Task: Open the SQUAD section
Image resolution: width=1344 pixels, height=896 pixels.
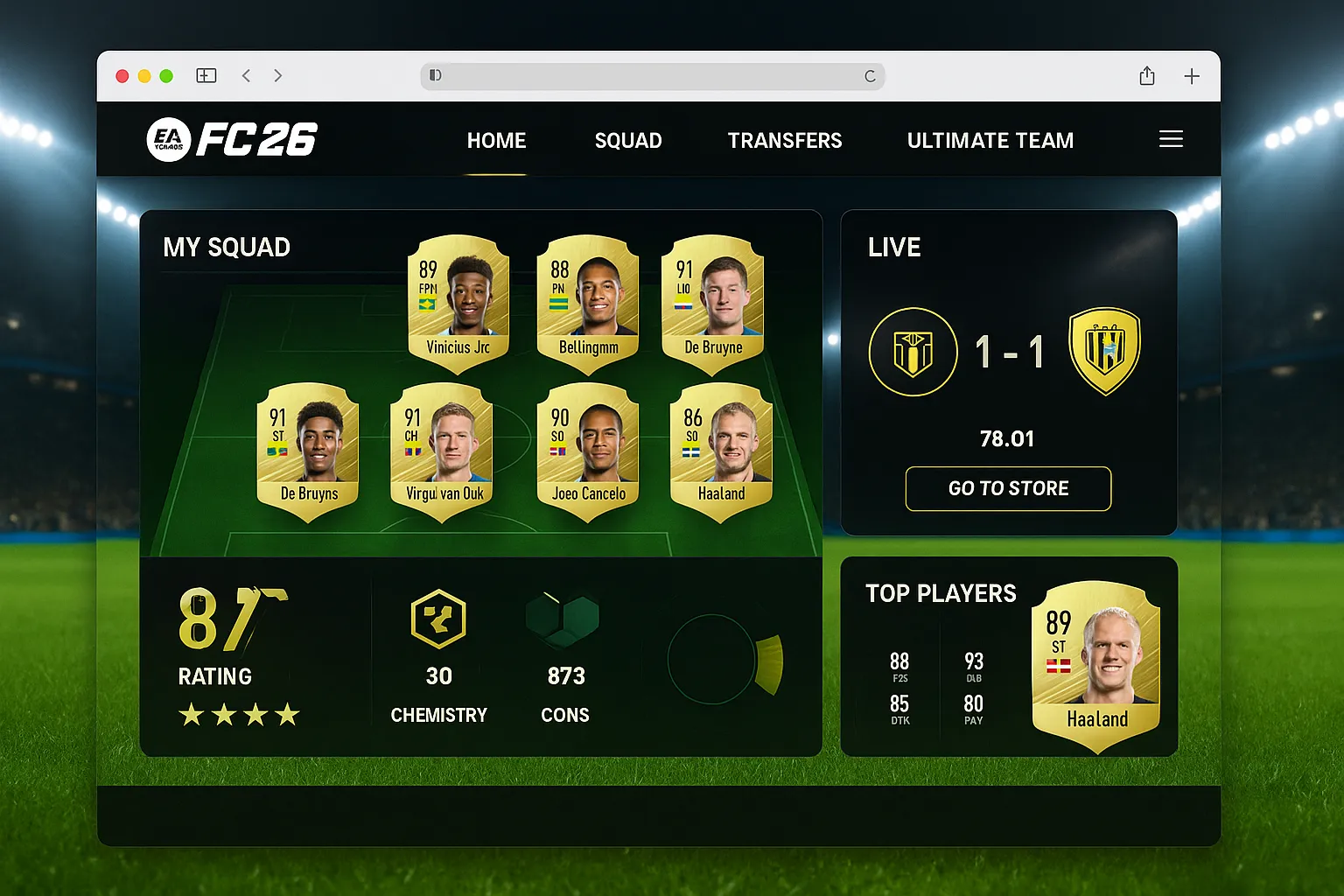Action: click(x=628, y=140)
